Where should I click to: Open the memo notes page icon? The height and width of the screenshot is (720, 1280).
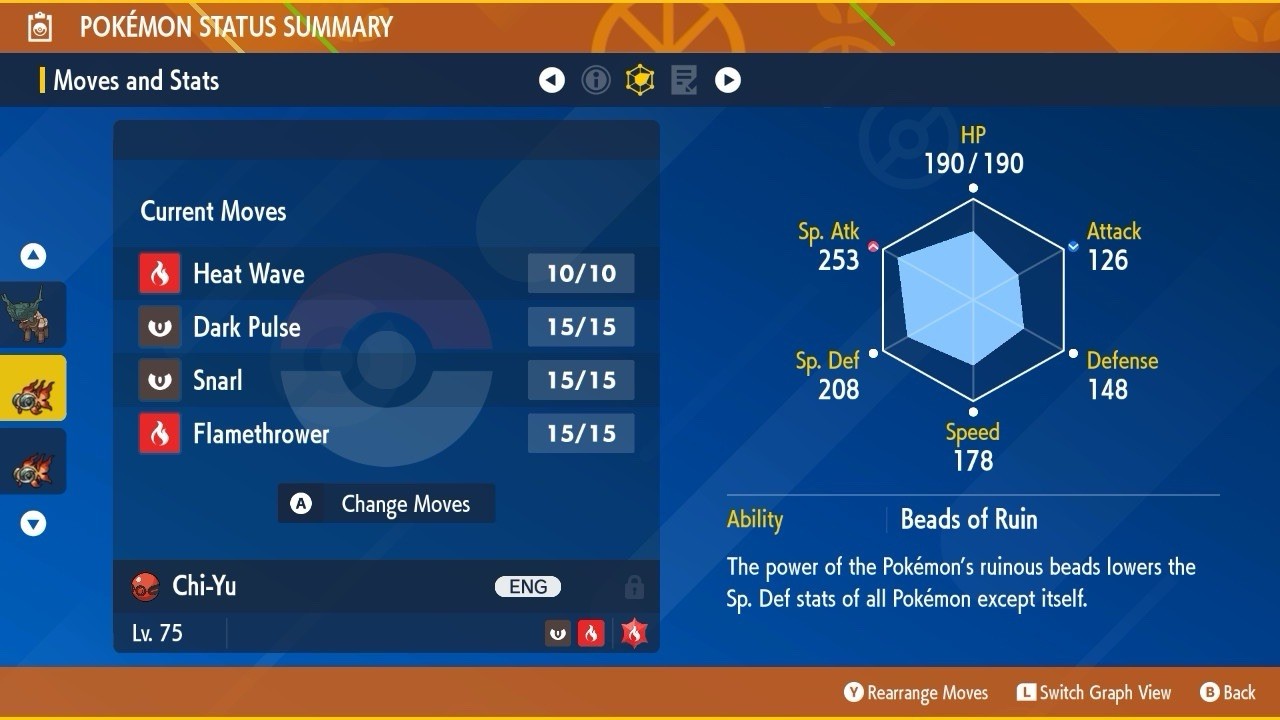point(684,80)
